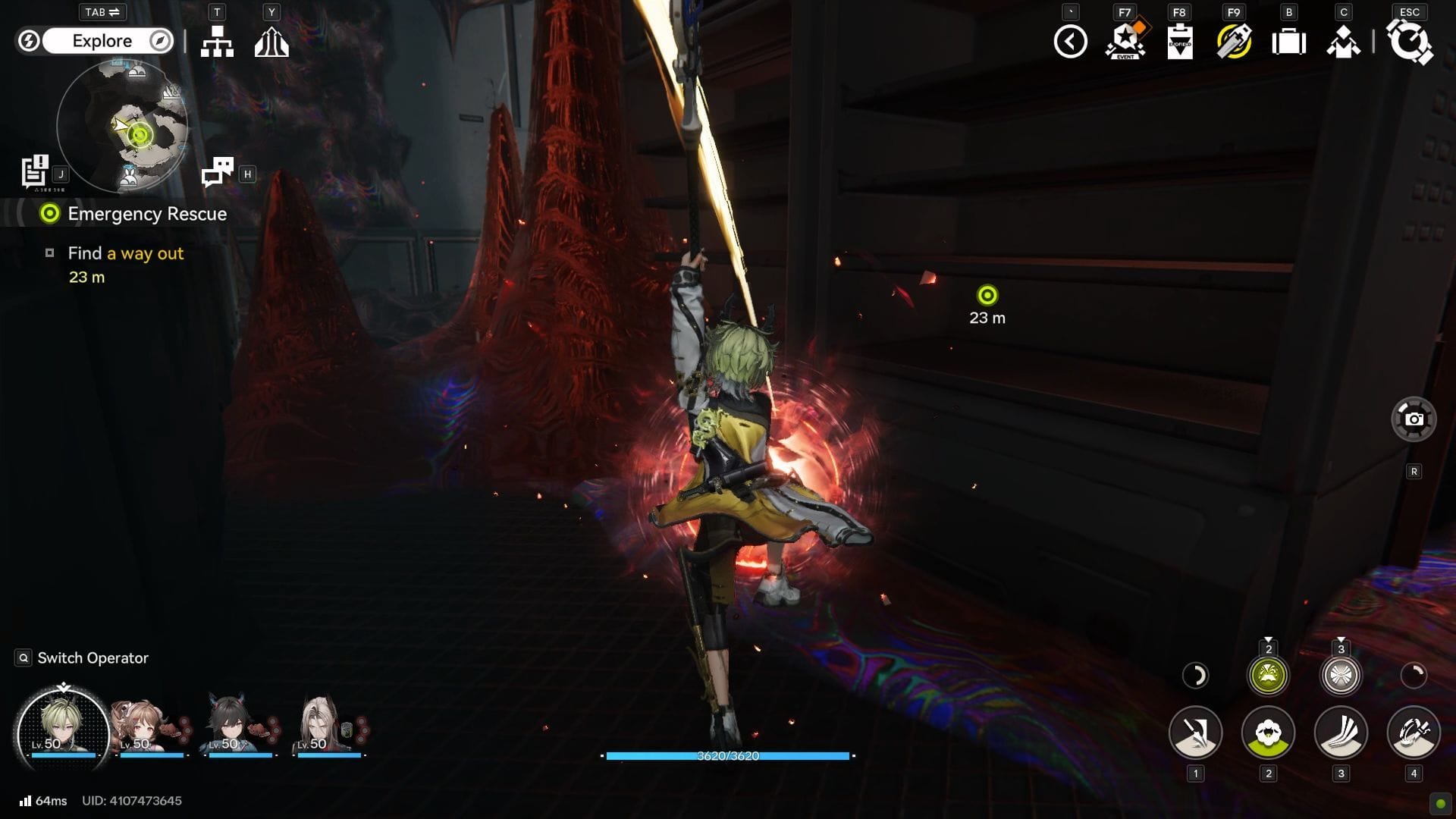The width and height of the screenshot is (1456, 819).
Task: Activate the charged green ultimate skill 2
Action: 1267,675
